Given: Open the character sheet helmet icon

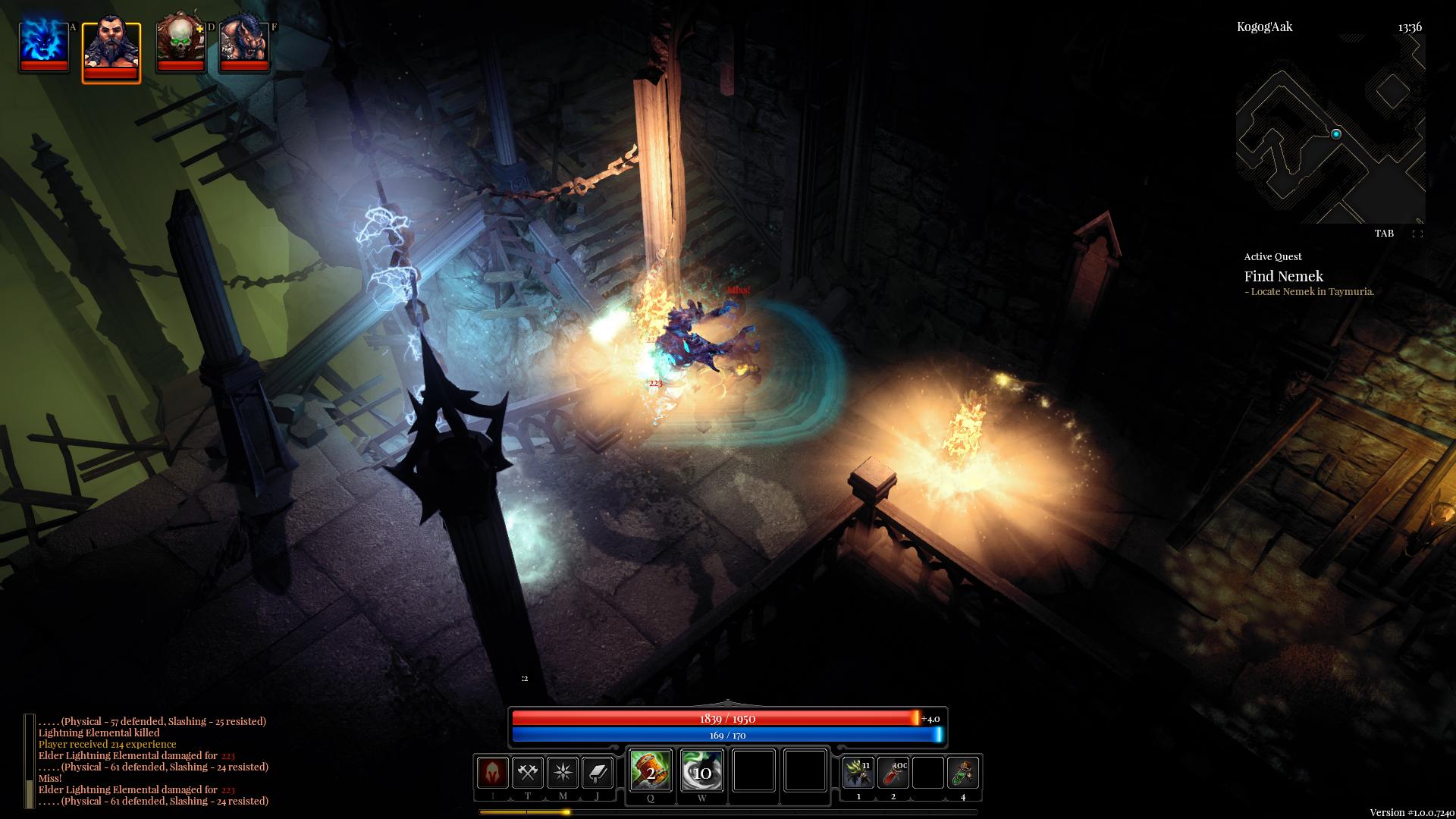Looking at the screenshot, I should click(x=493, y=773).
